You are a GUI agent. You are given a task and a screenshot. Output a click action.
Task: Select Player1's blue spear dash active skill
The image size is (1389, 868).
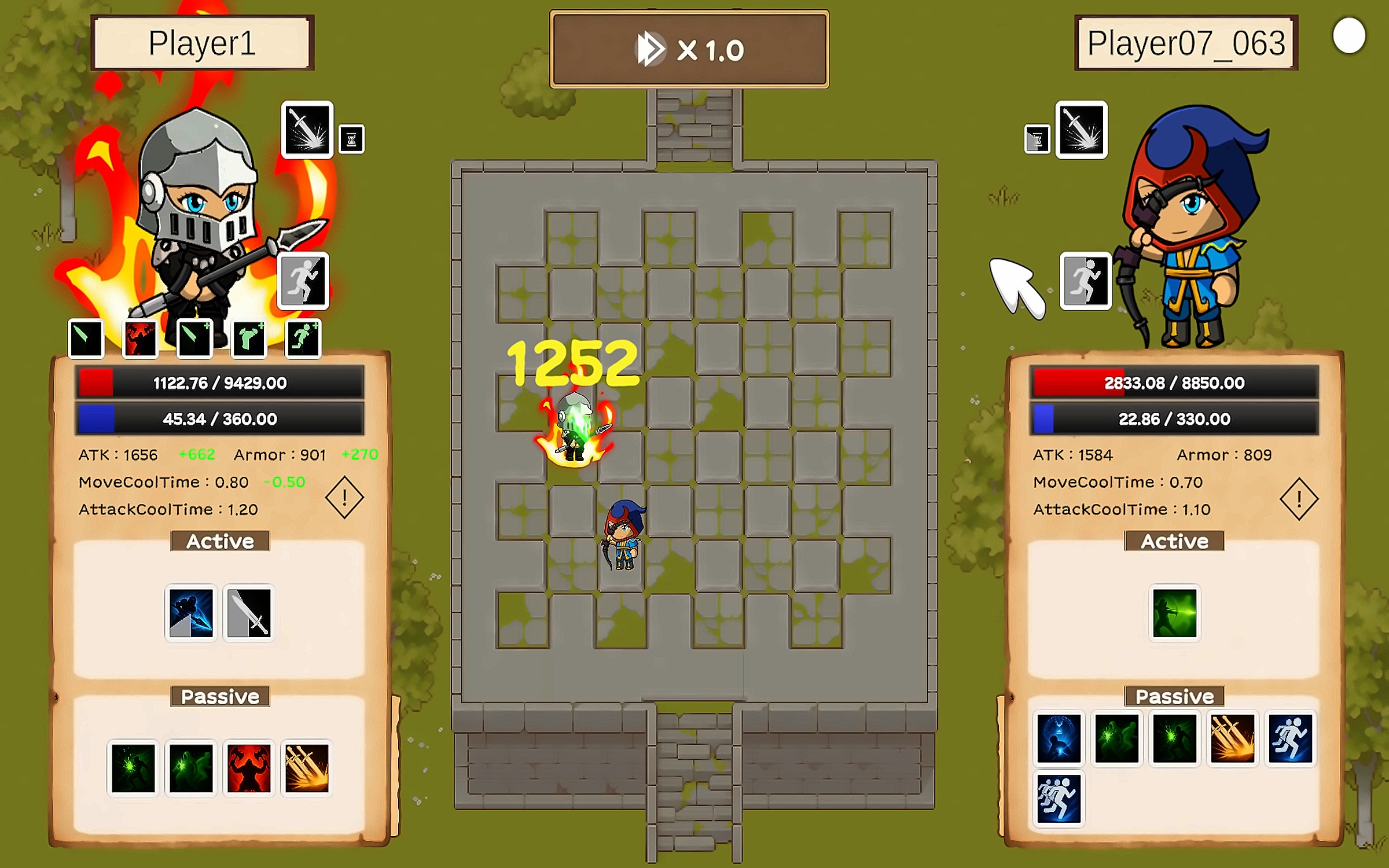coord(191,613)
